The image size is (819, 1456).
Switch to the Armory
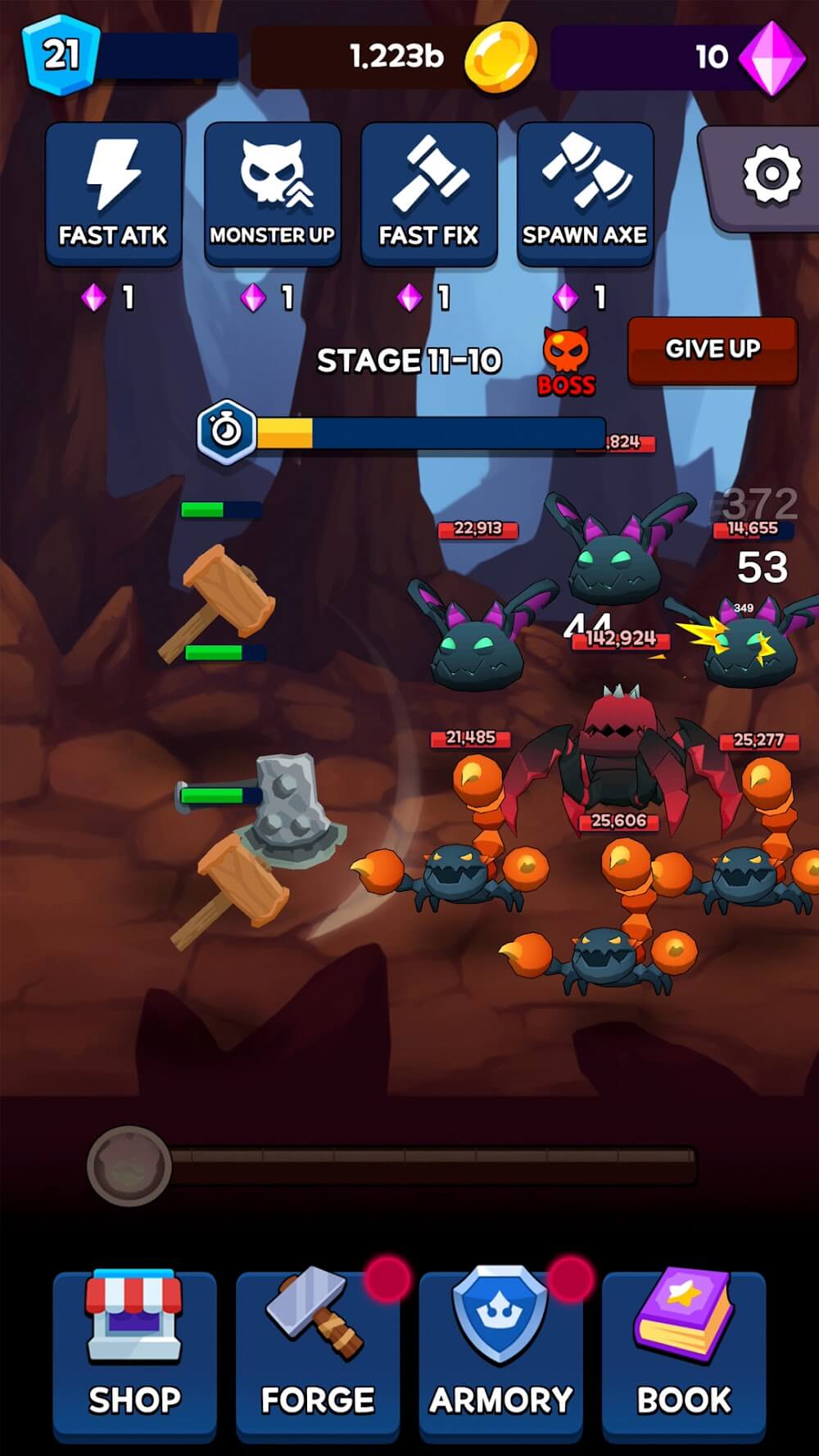pos(500,1355)
